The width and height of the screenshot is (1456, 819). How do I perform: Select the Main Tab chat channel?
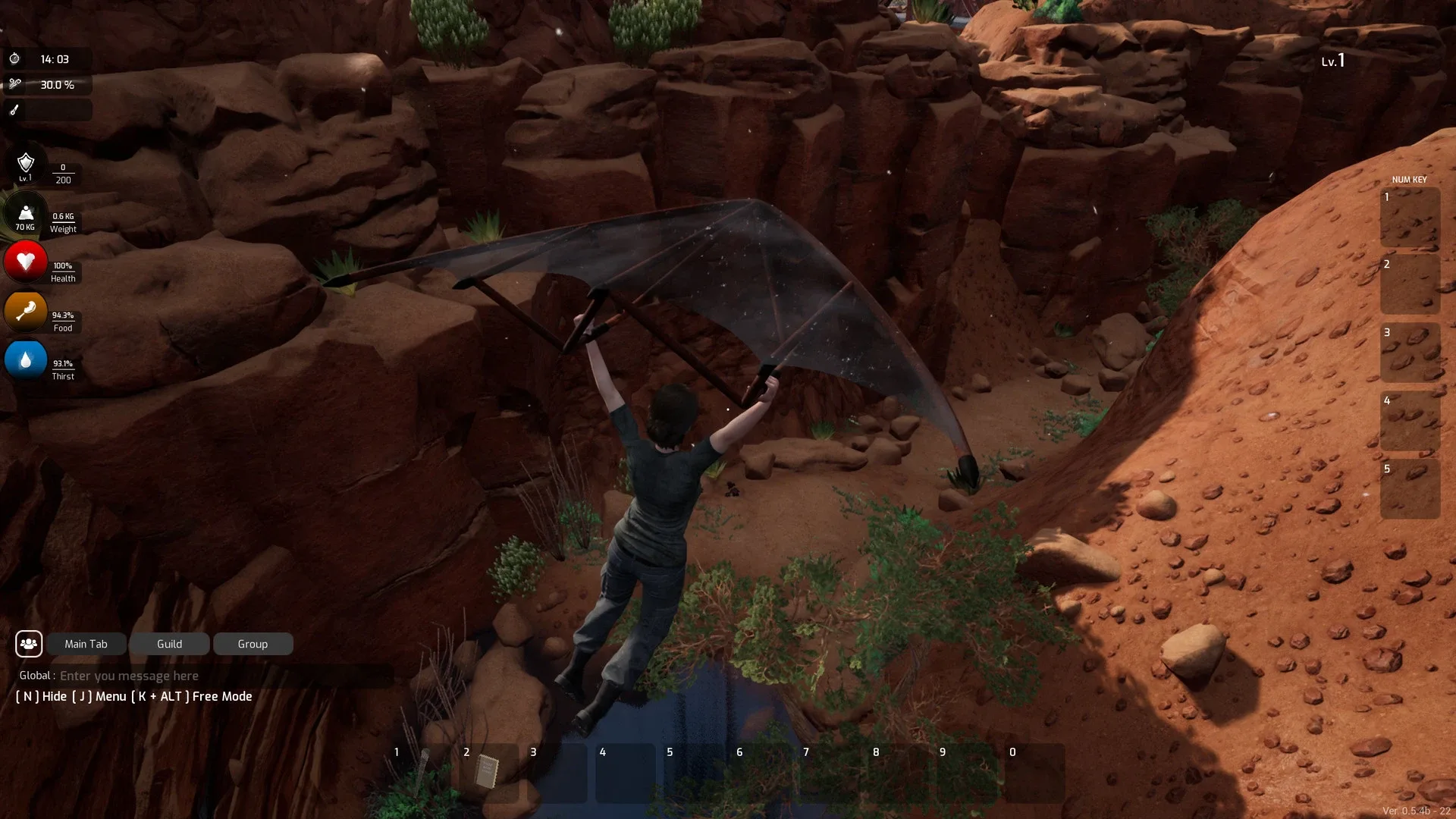[x=86, y=644]
